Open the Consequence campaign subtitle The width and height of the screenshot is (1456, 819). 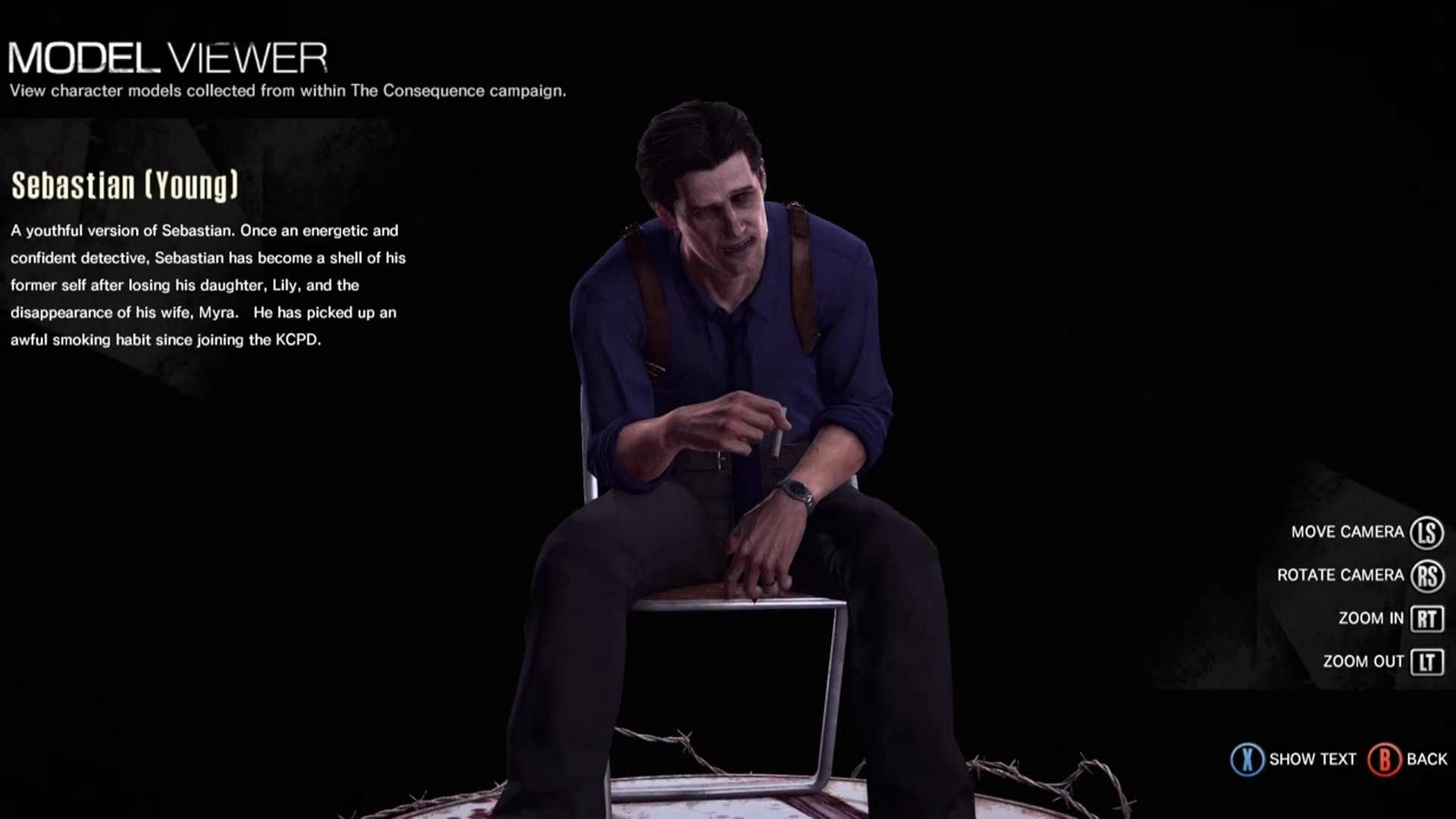pos(287,91)
